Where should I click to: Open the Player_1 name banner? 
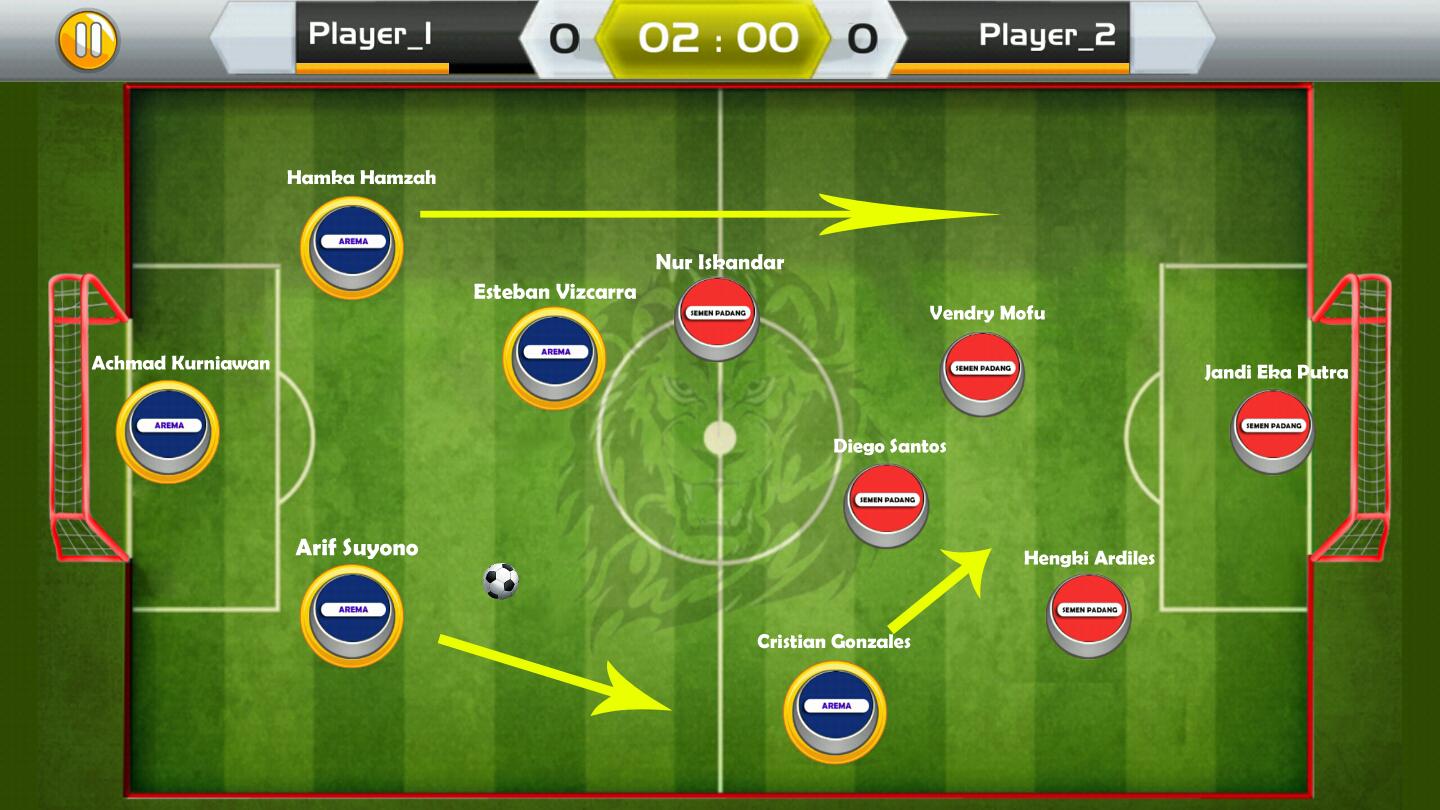370,35
